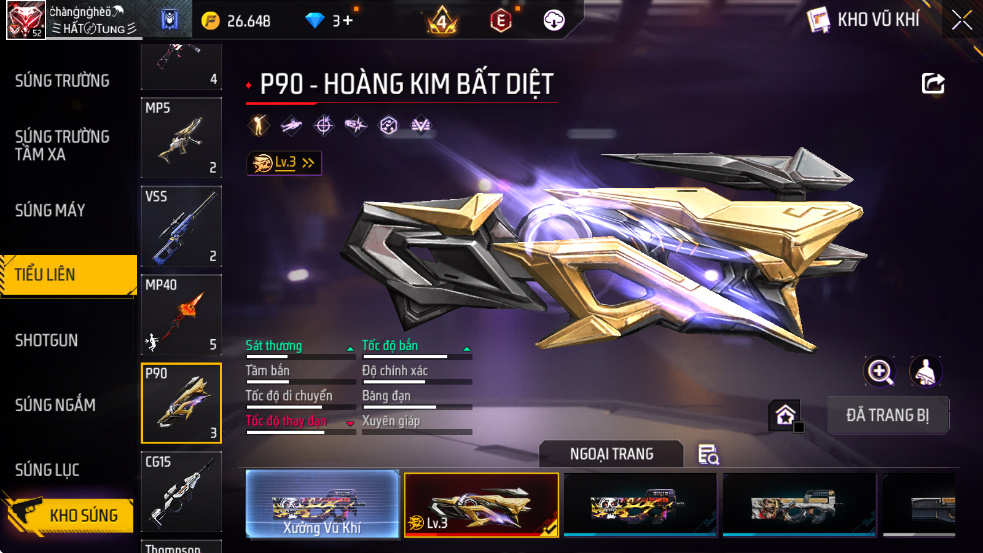Close the weapon armory screen
Screen dimensions: 983x553
point(961,20)
